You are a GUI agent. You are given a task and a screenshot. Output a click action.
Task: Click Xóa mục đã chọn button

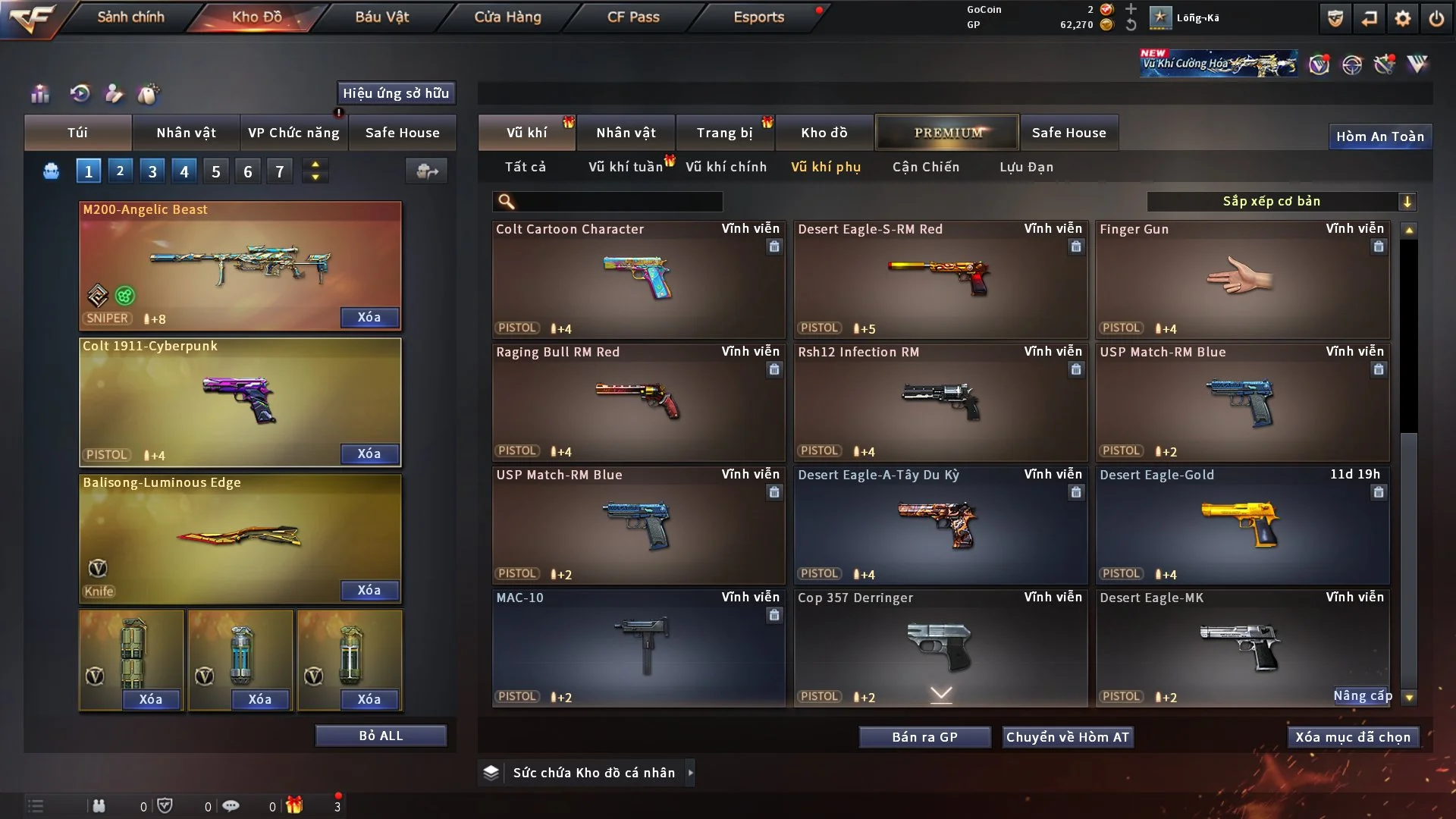pos(1353,737)
